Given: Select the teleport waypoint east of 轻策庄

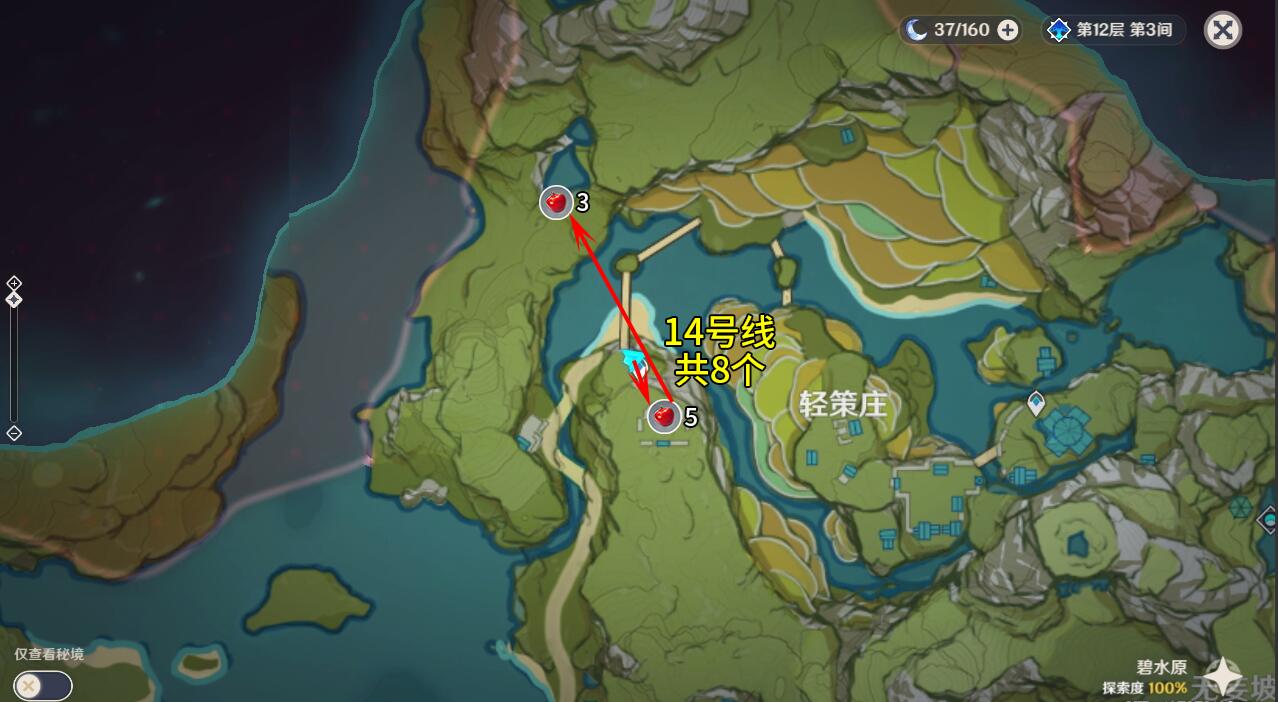Looking at the screenshot, I should click(x=1036, y=403).
